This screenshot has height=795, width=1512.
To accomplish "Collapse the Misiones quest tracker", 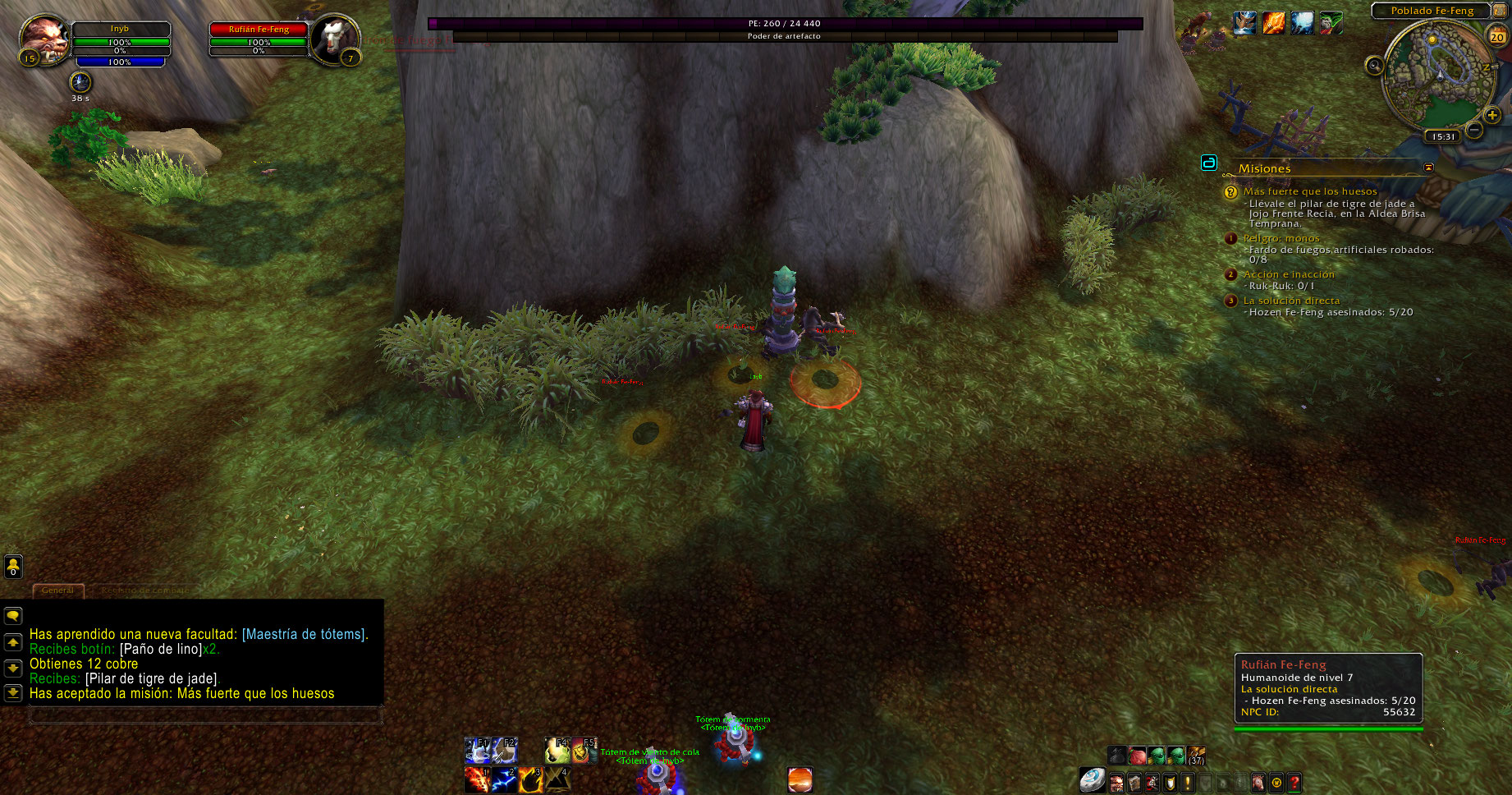I will click(x=1428, y=168).
